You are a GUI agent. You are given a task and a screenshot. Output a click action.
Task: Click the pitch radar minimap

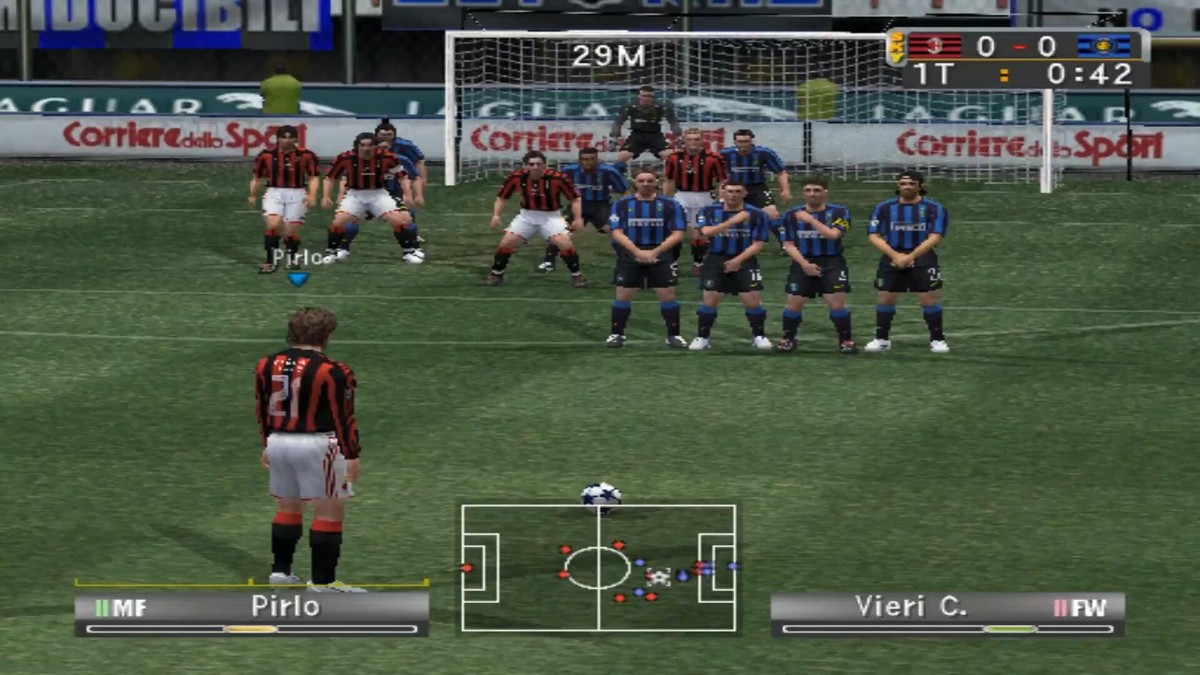tap(598, 567)
